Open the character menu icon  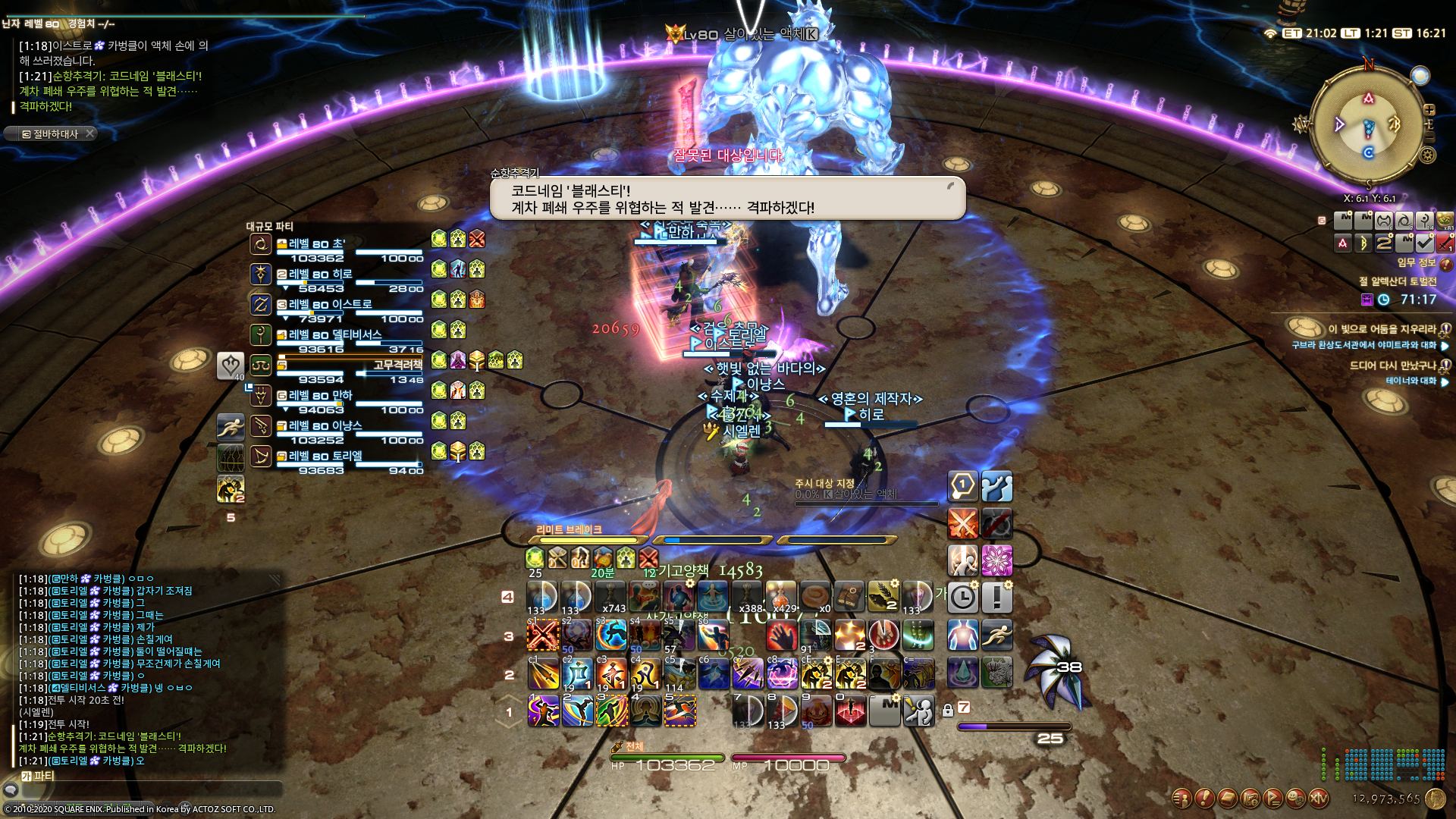1181,798
